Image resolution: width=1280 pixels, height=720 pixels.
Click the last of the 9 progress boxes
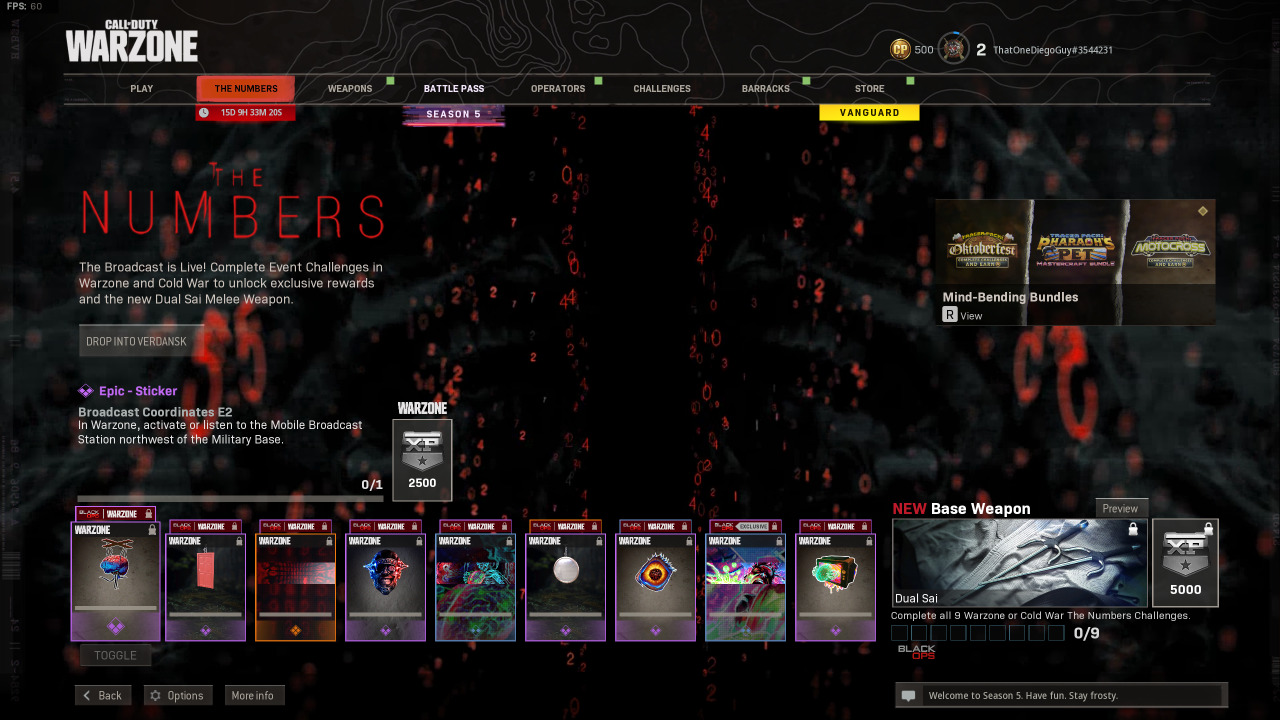coord(1055,632)
